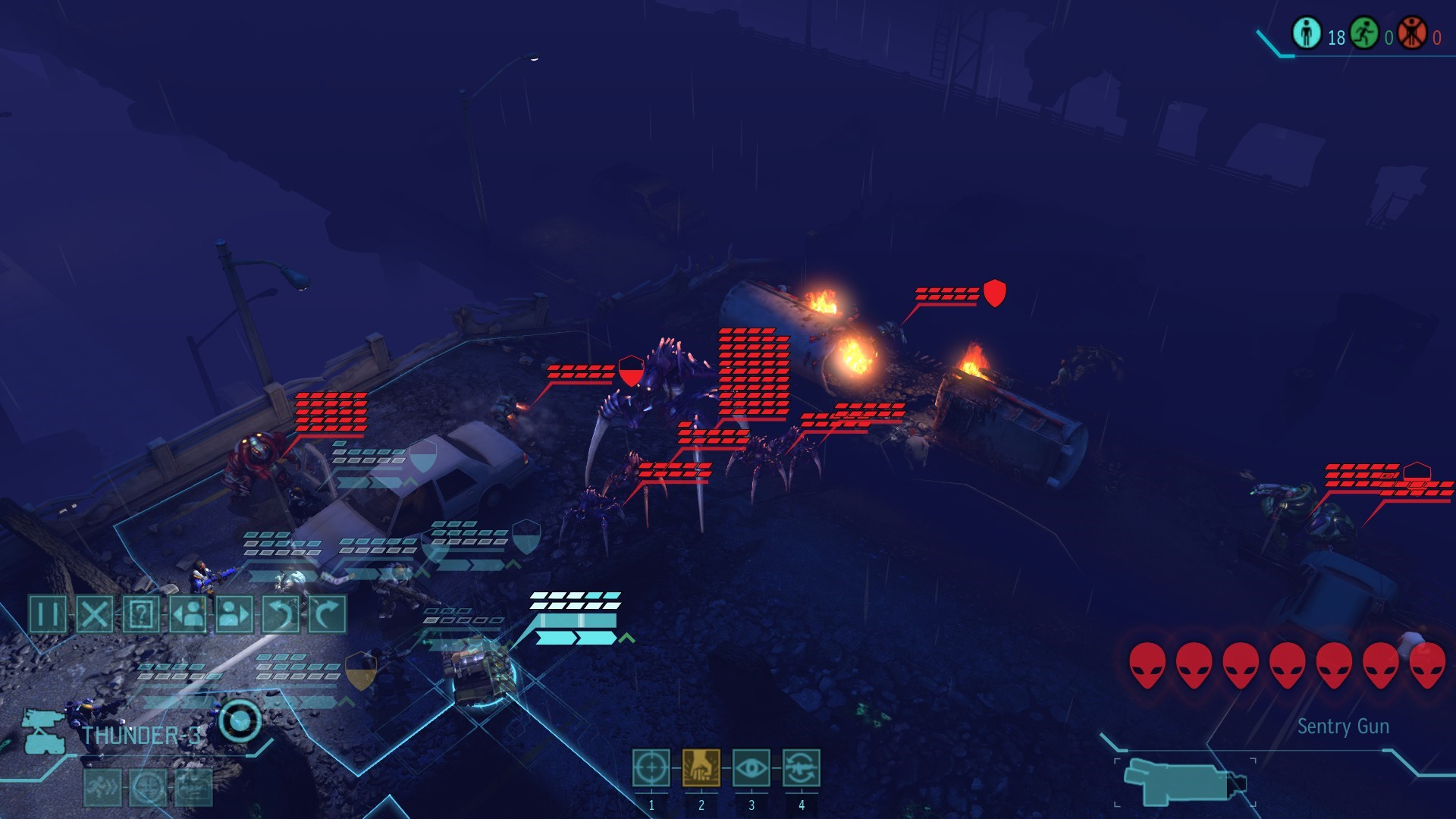The height and width of the screenshot is (819, 1456).
Task: Rotate the camera clockwise
Action: [328, 613]
